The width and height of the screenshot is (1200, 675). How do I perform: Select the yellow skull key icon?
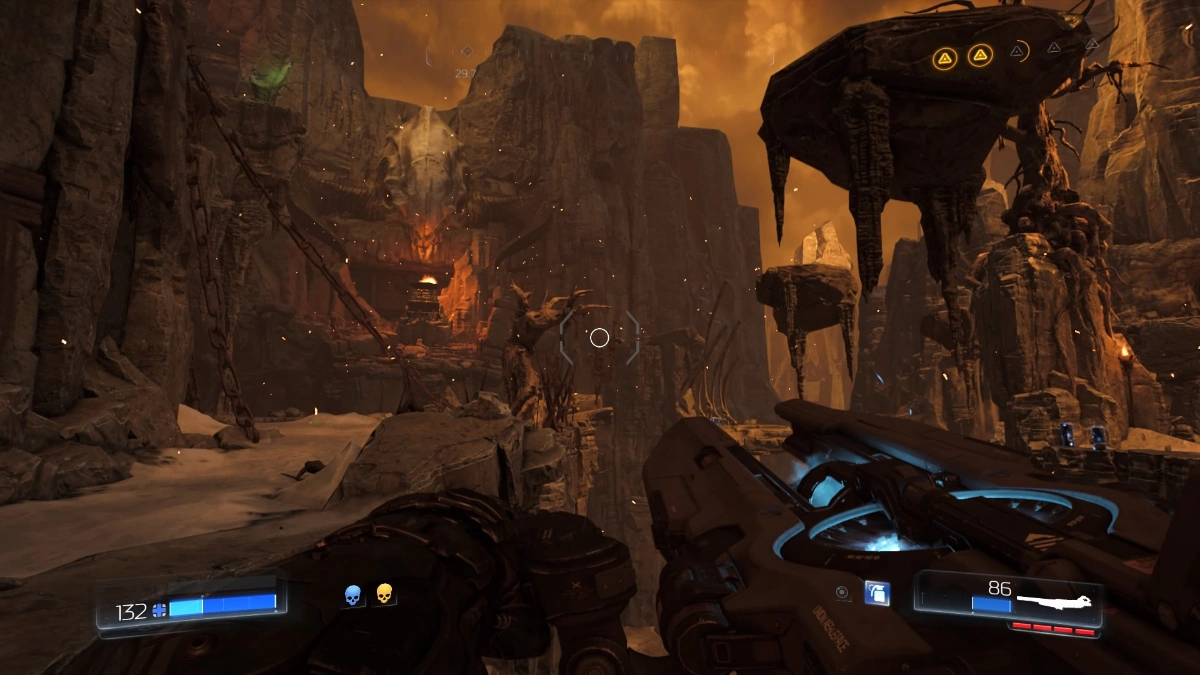point(384,594)
